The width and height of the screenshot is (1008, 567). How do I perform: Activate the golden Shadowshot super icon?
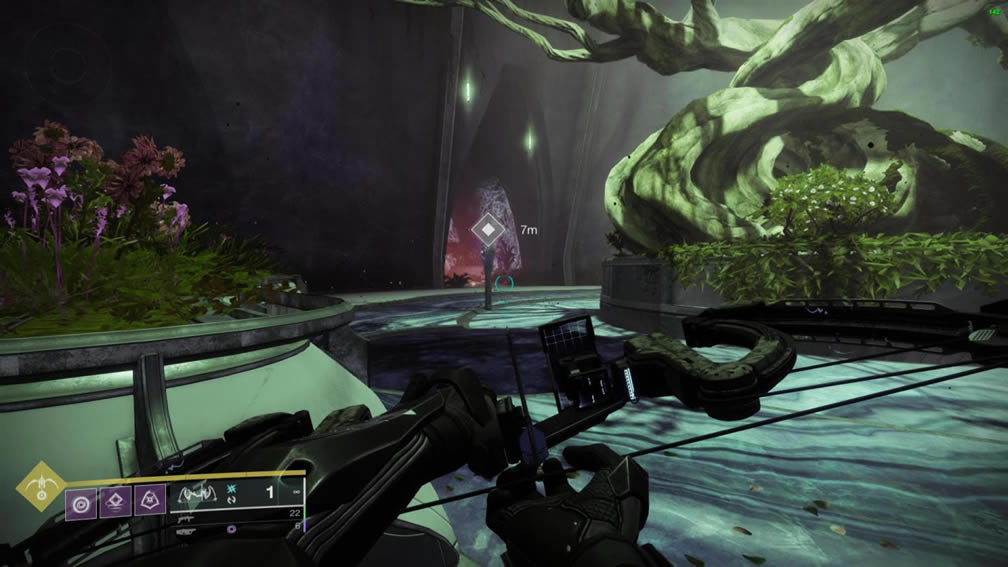[x=41, y=486]
